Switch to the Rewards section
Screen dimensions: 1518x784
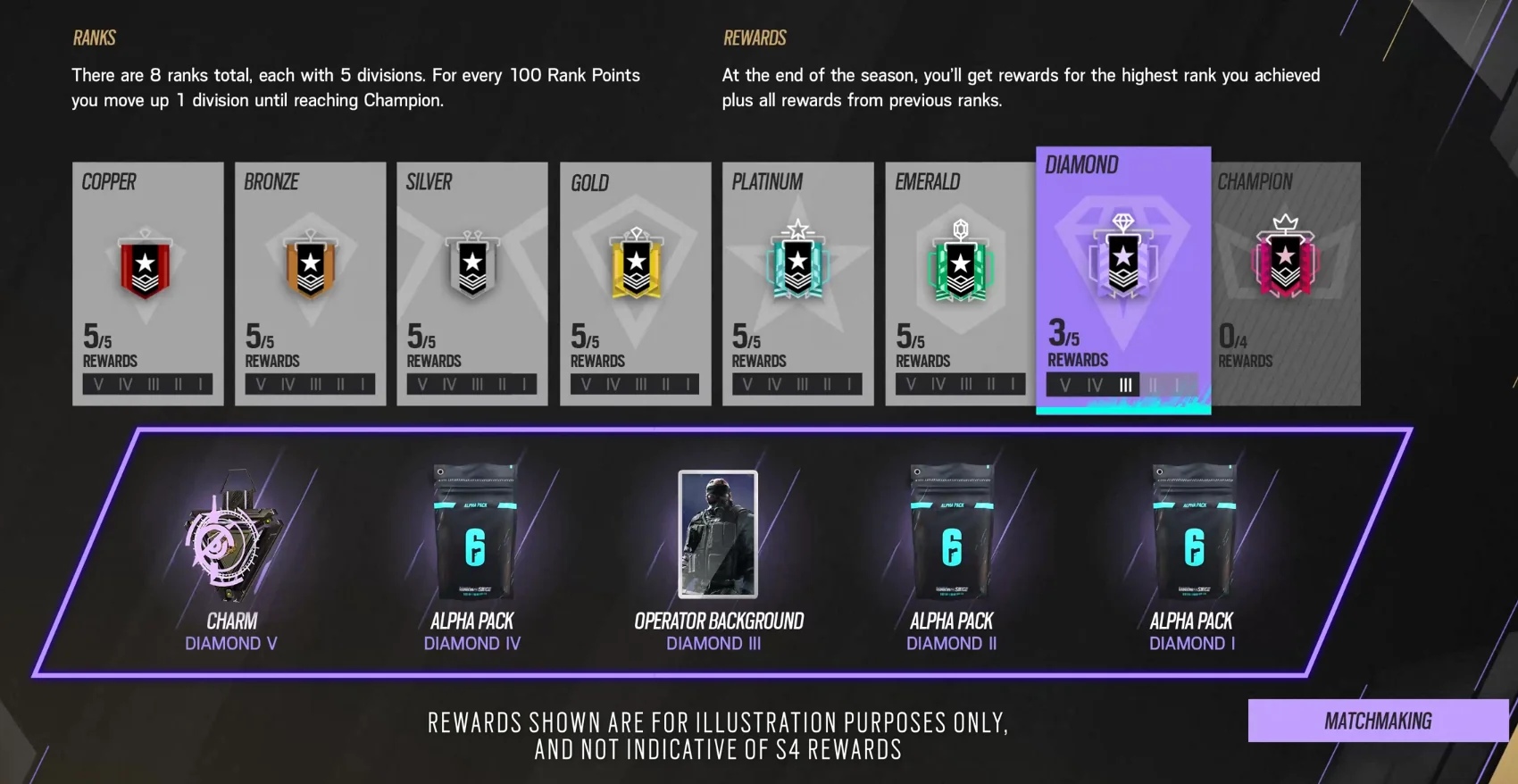[755, 38]
